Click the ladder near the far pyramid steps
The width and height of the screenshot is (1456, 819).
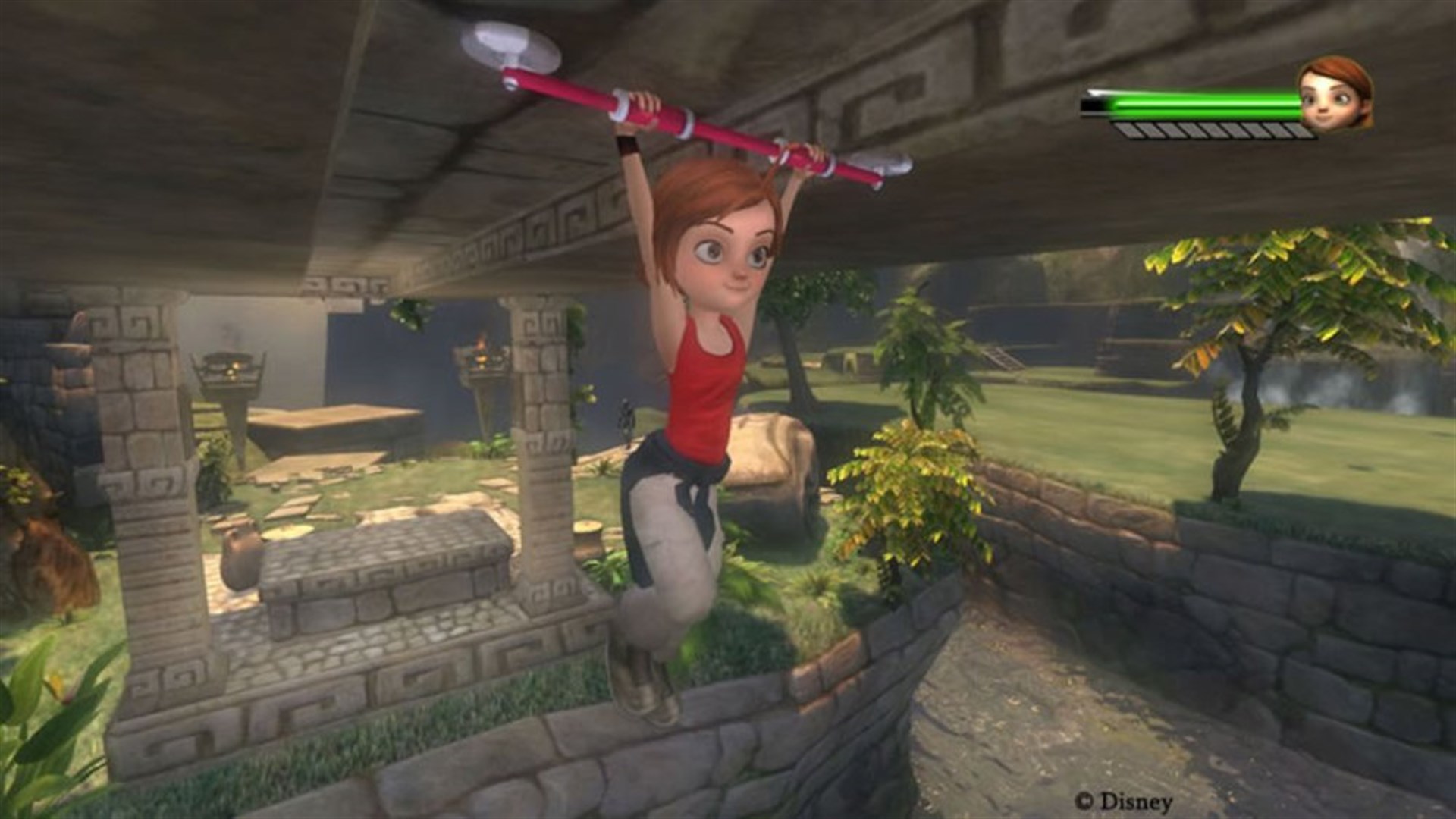(999, 359)
